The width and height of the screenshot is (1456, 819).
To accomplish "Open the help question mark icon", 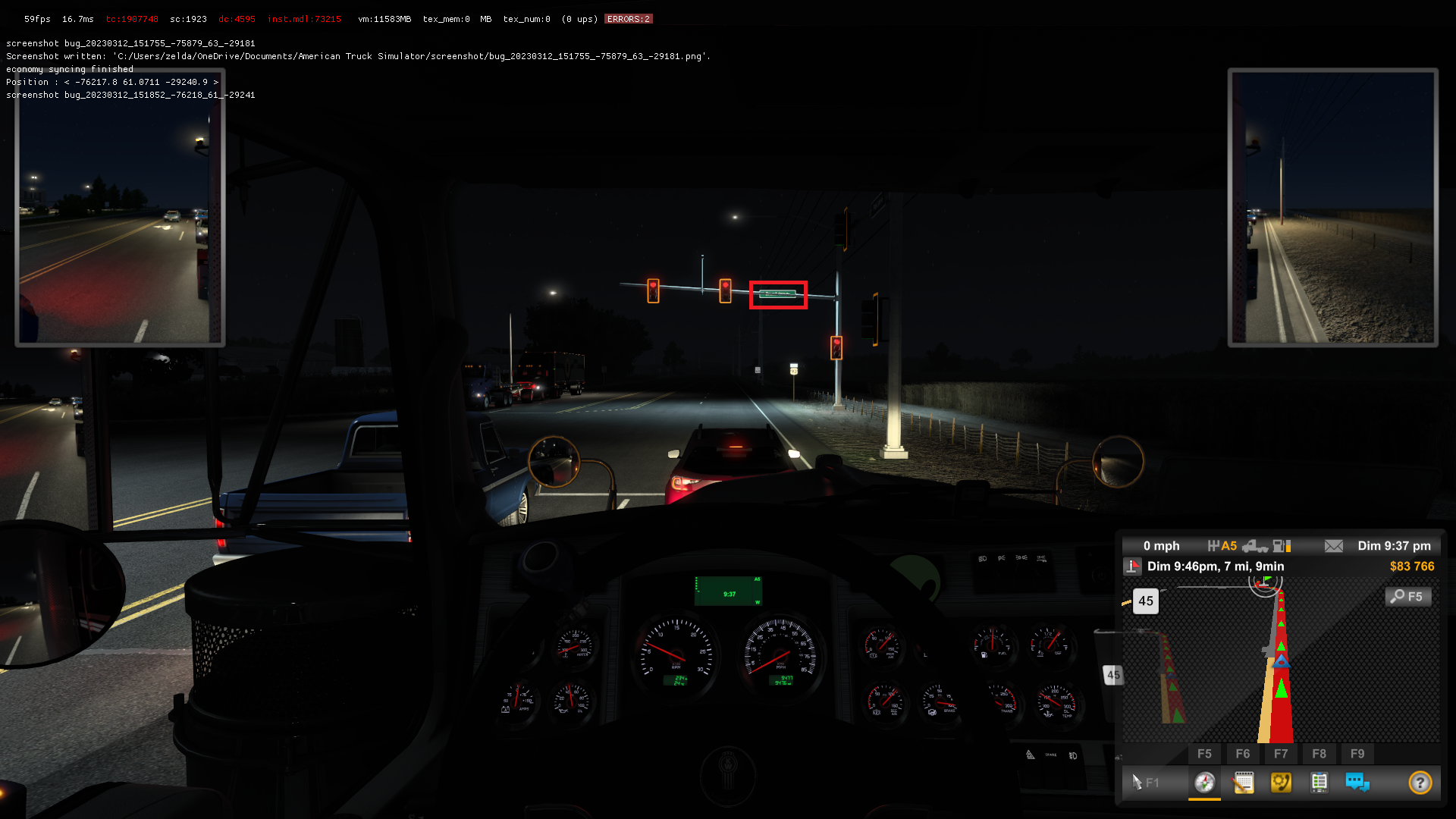I will (x=1419, y=783).
